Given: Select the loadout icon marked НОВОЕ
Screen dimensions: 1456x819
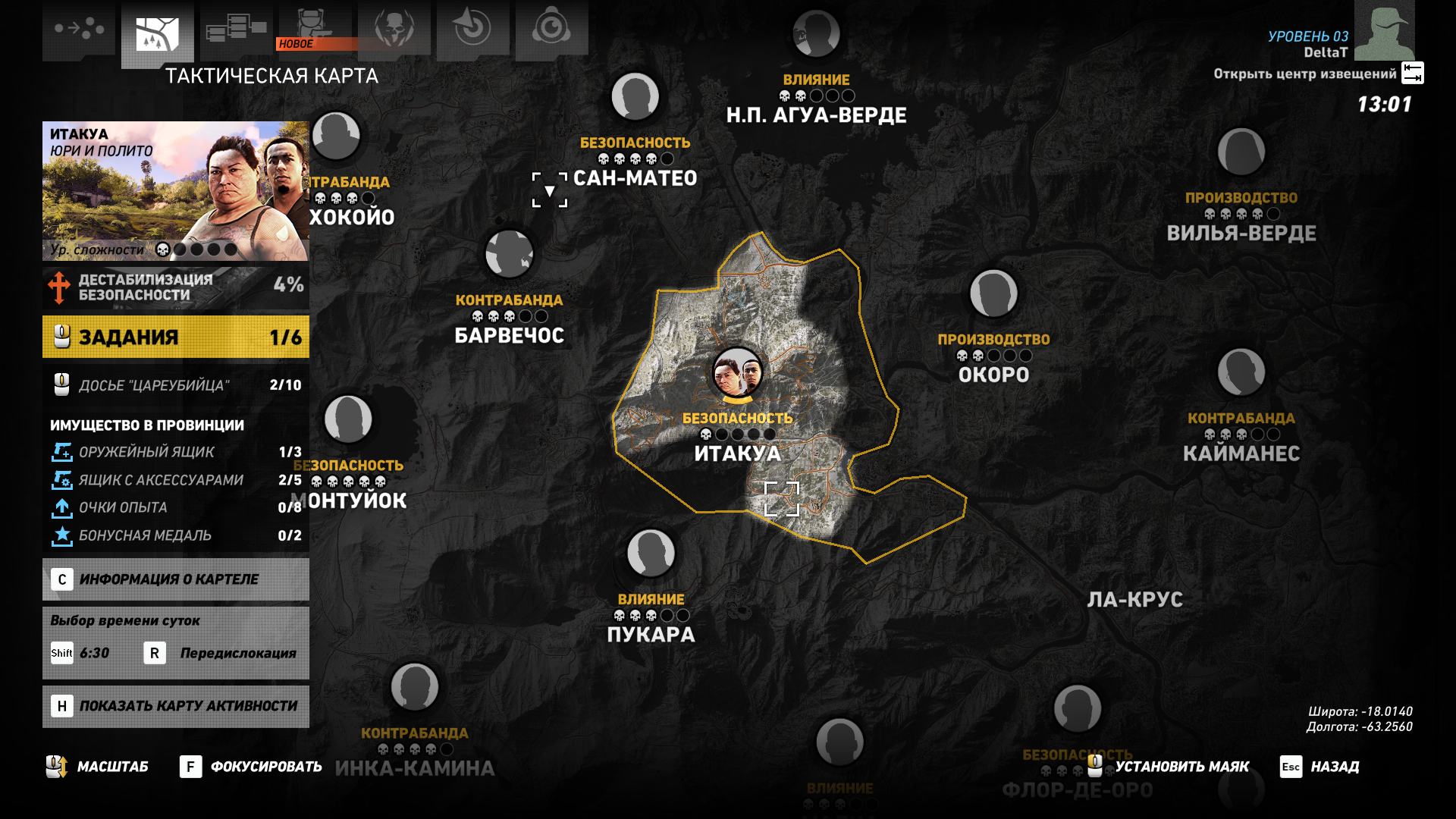Looking at the screenshot, I should [313, 27].
